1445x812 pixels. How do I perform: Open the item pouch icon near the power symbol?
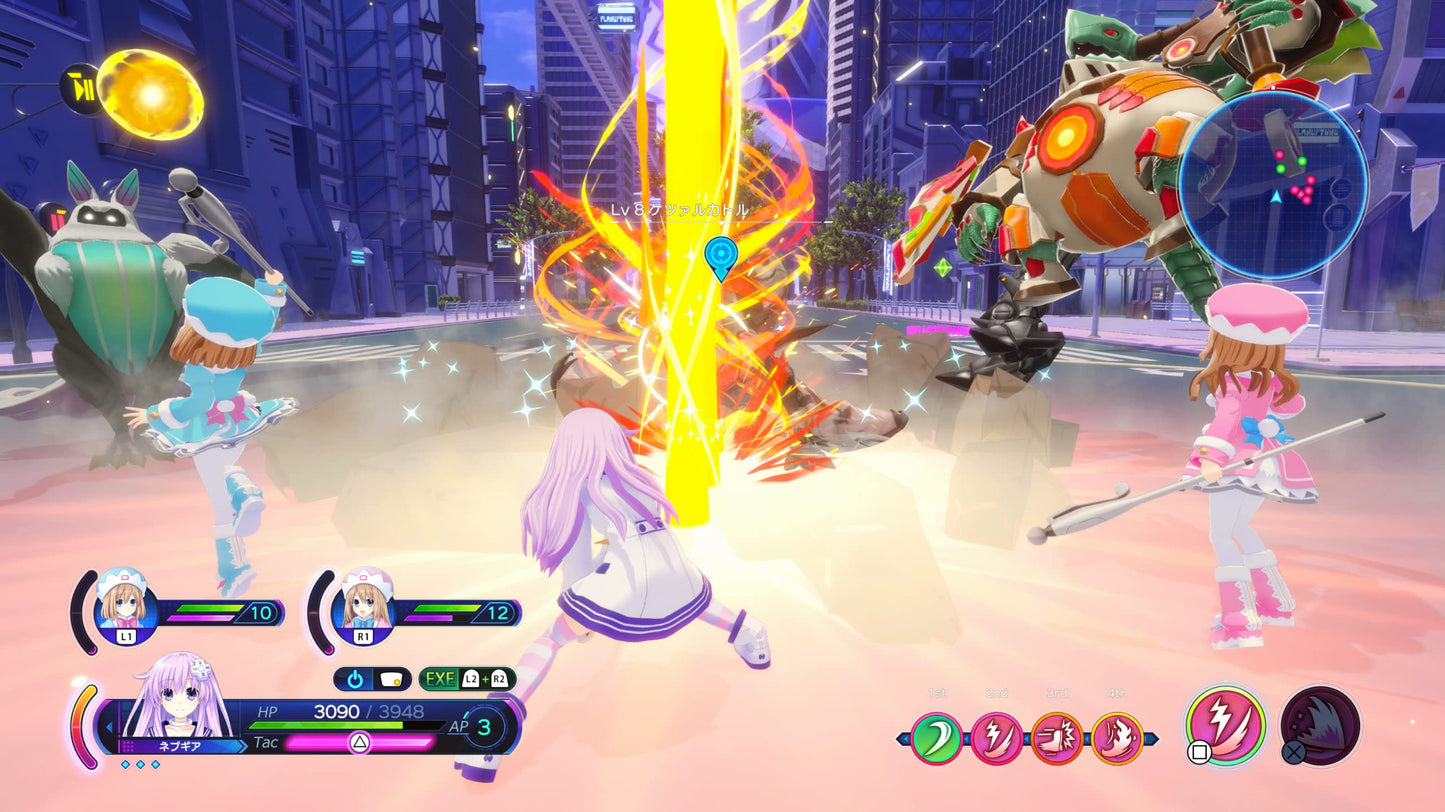tap(391, 679)
